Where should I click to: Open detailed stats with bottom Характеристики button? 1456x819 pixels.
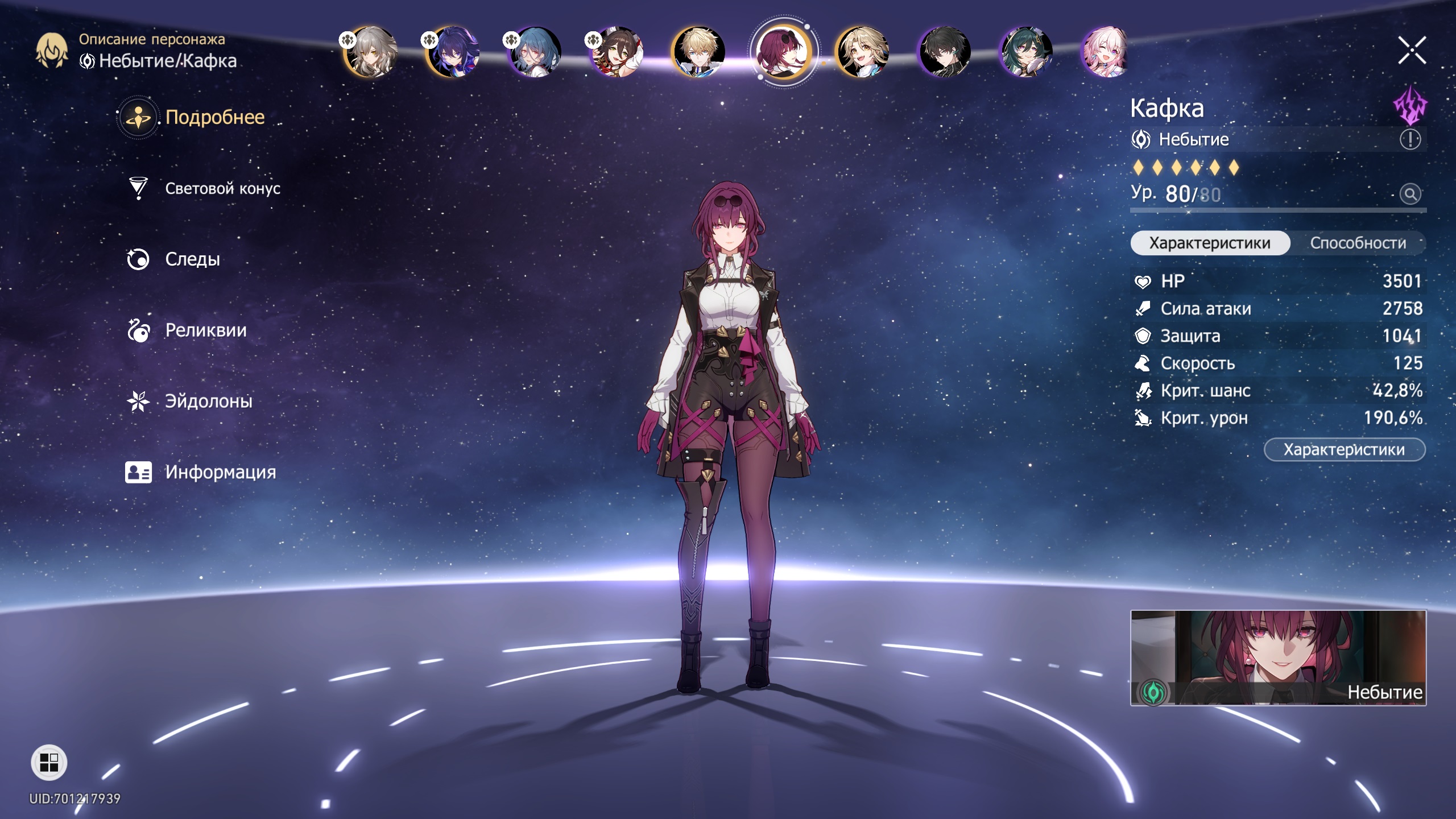pyautogui.click(x=1344, y=450)
